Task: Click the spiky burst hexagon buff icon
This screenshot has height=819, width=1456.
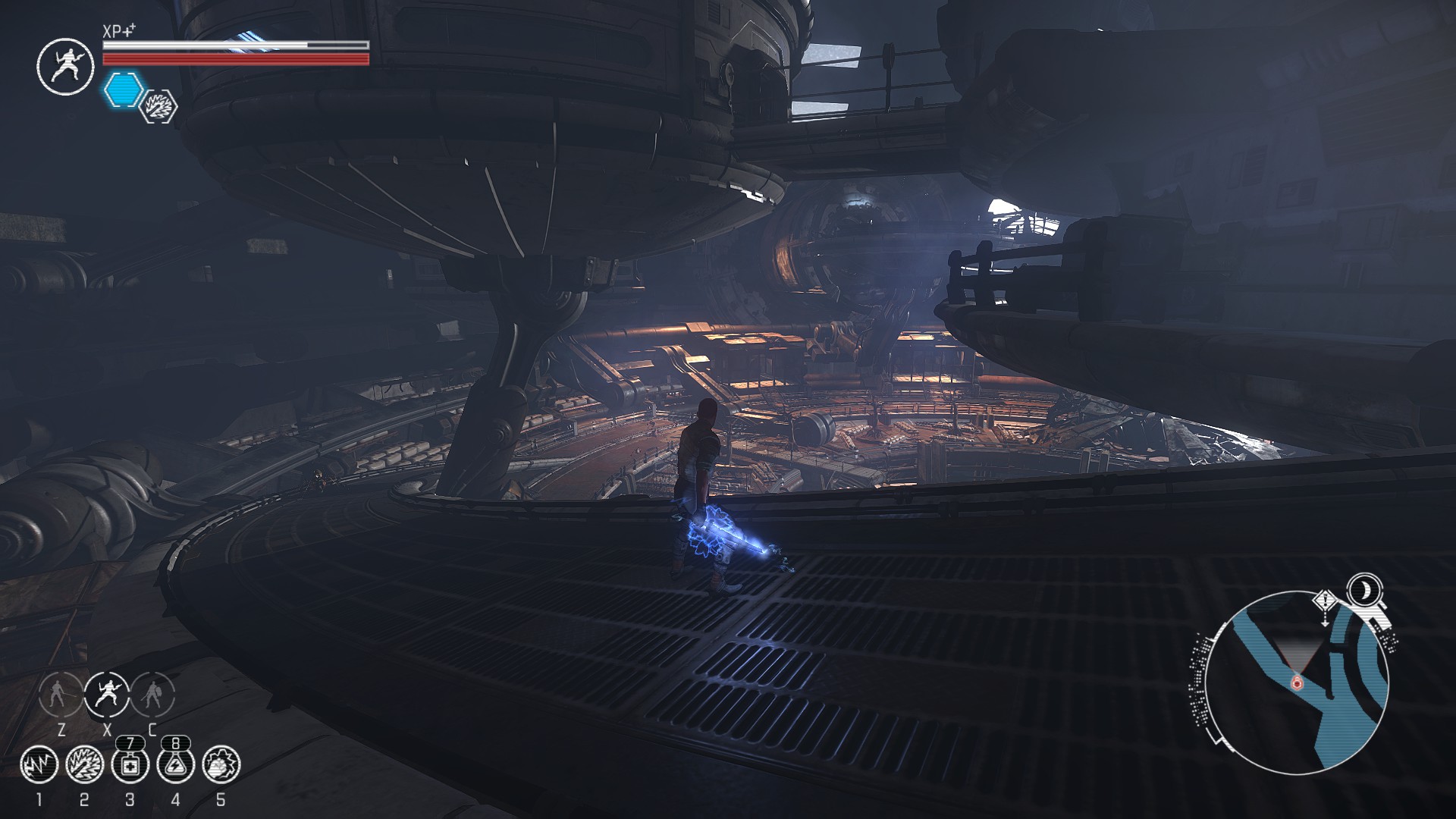Action: point(160,106)
